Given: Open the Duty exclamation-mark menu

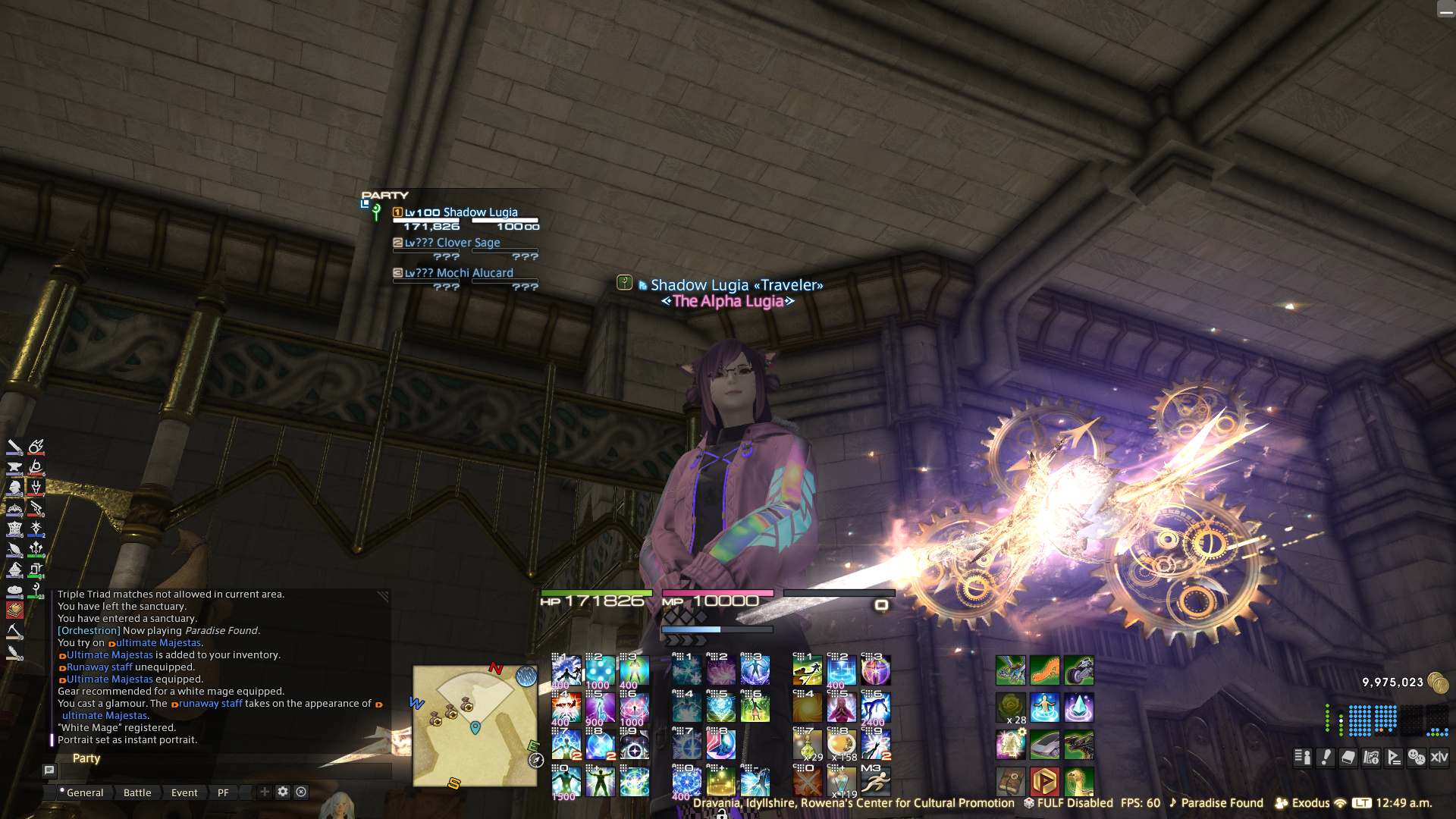Looking at the screenshot, I should click(1326, 757).
